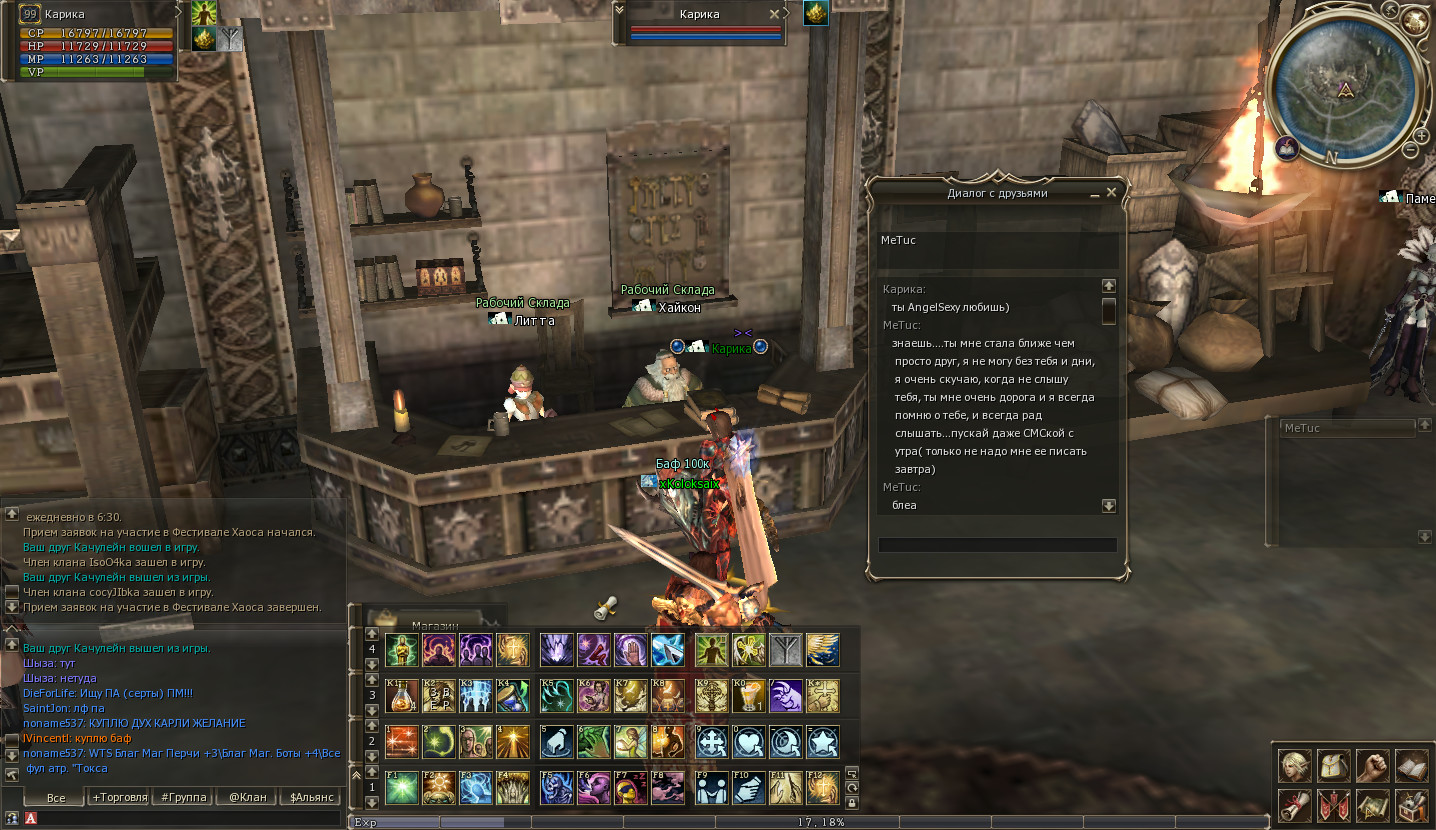
Task: Minimize the friends dialog window
Action: coord(1095,192)
